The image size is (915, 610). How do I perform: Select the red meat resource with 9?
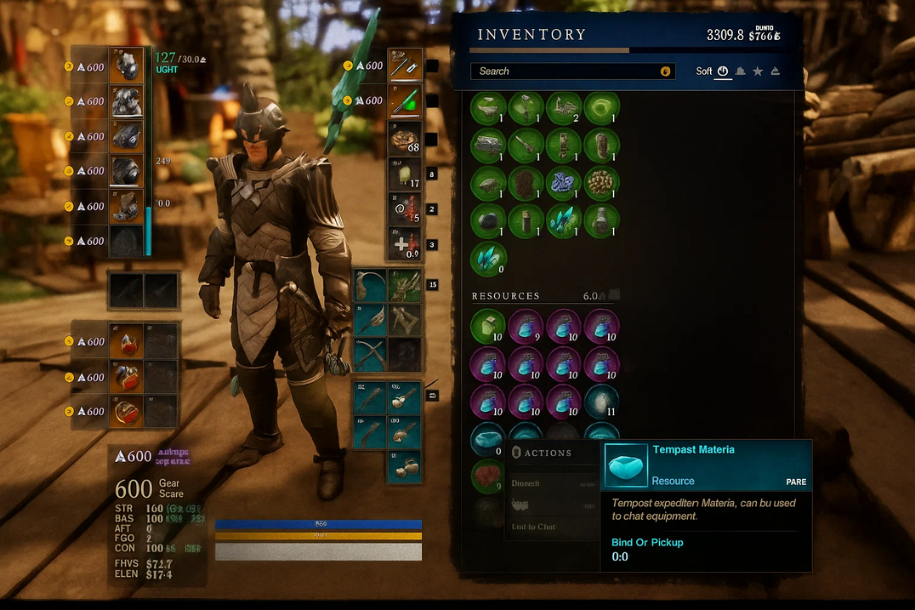[x=488, y=476]
